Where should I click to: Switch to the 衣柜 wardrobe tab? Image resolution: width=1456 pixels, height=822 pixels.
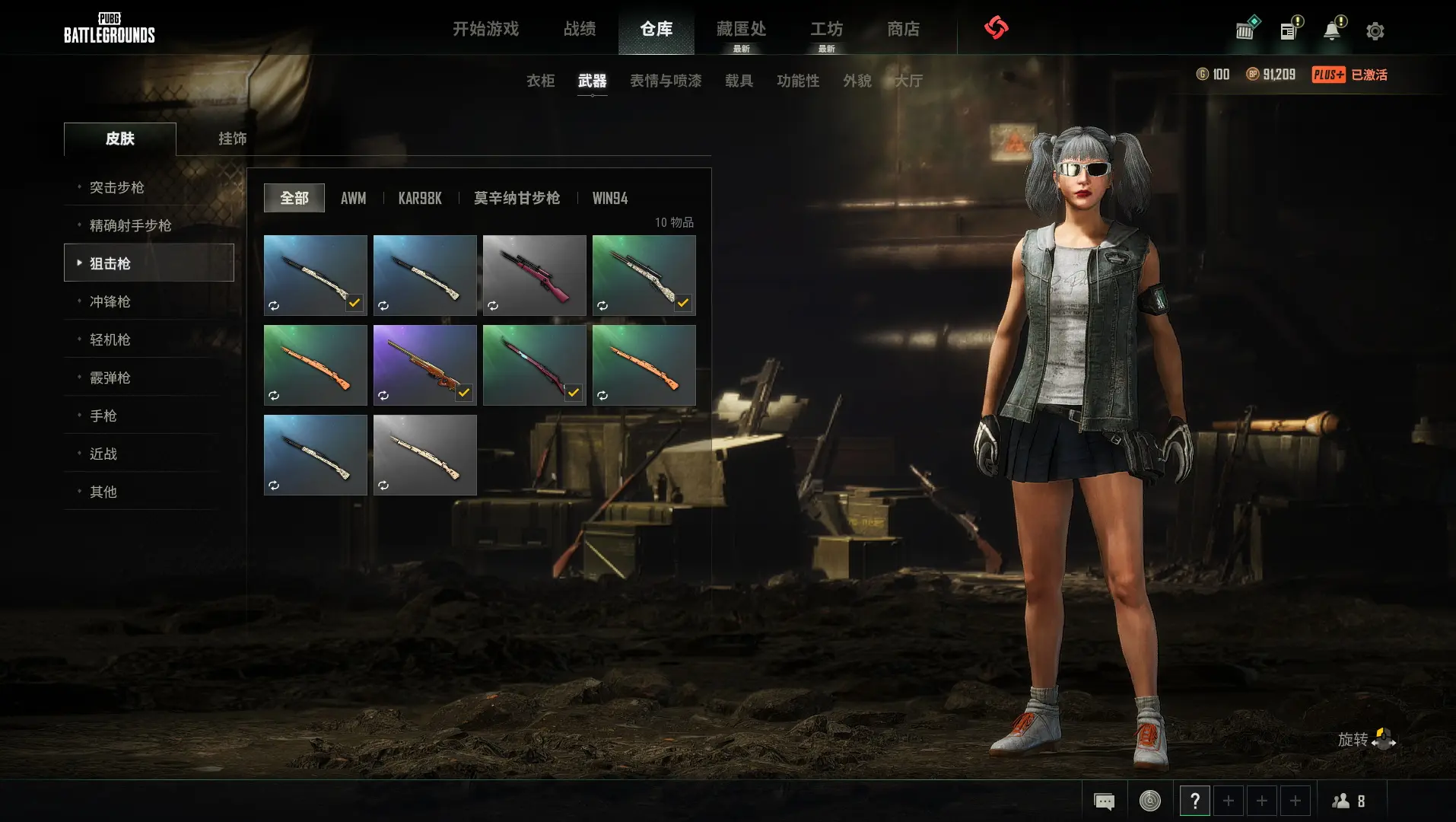(540, 81)
